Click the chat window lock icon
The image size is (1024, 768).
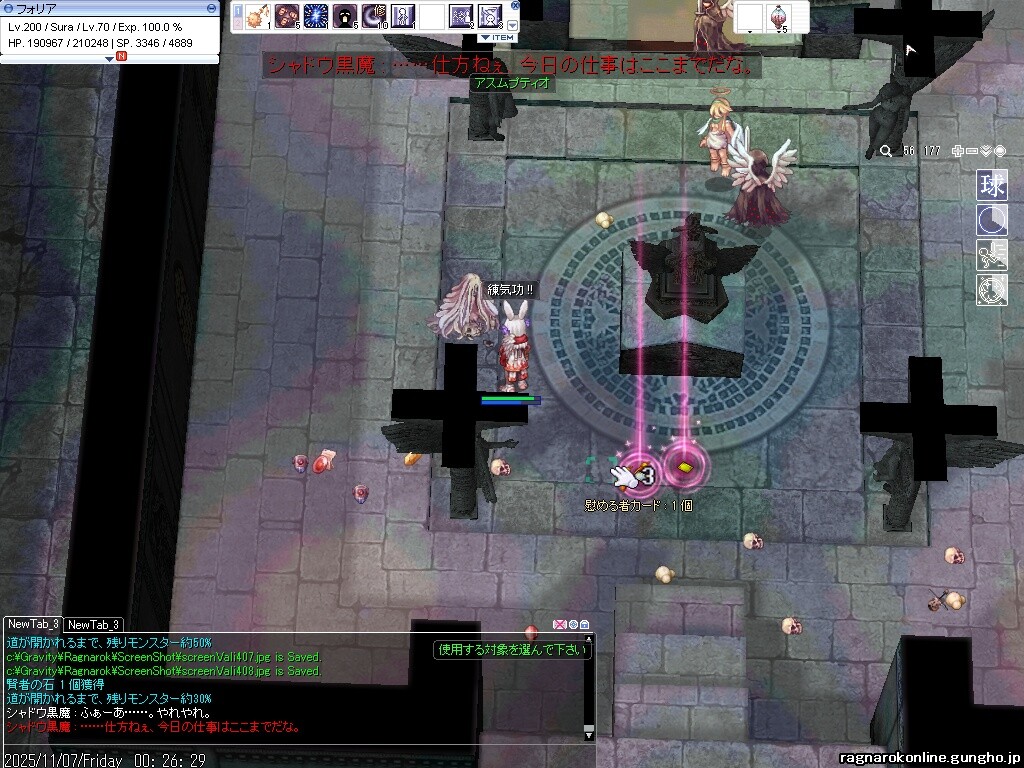coord(584,625)
